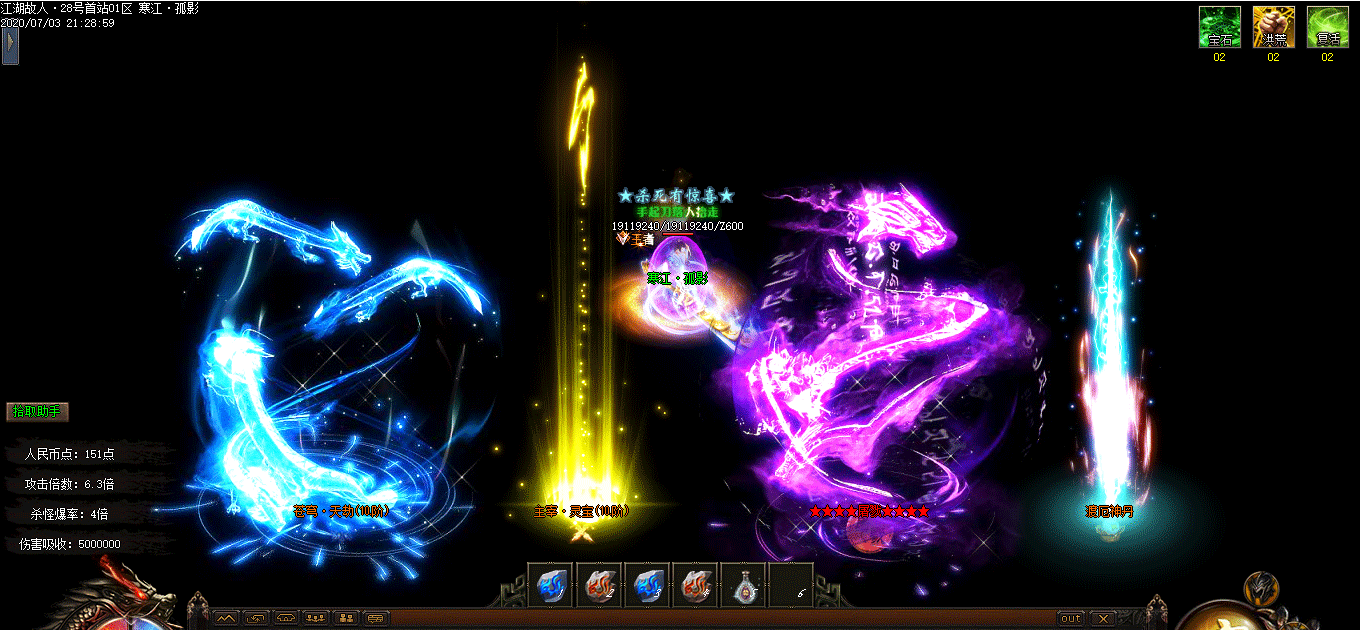
Task: Choose the red rune stone in slot 4
Action: (x=695, y=585)
